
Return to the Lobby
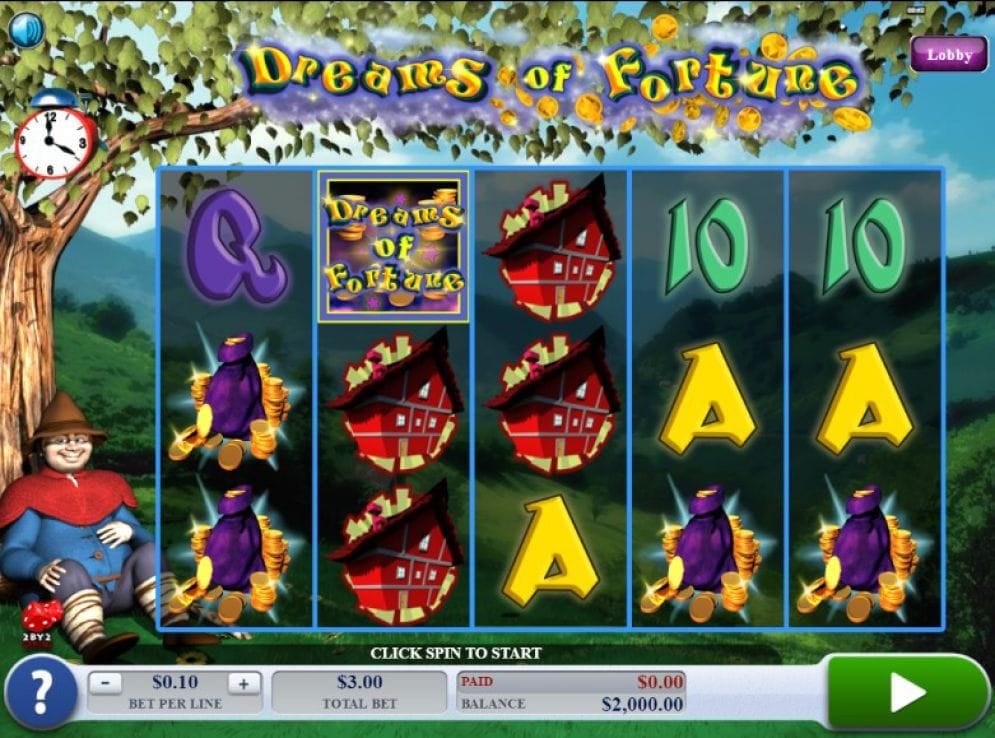948,55
